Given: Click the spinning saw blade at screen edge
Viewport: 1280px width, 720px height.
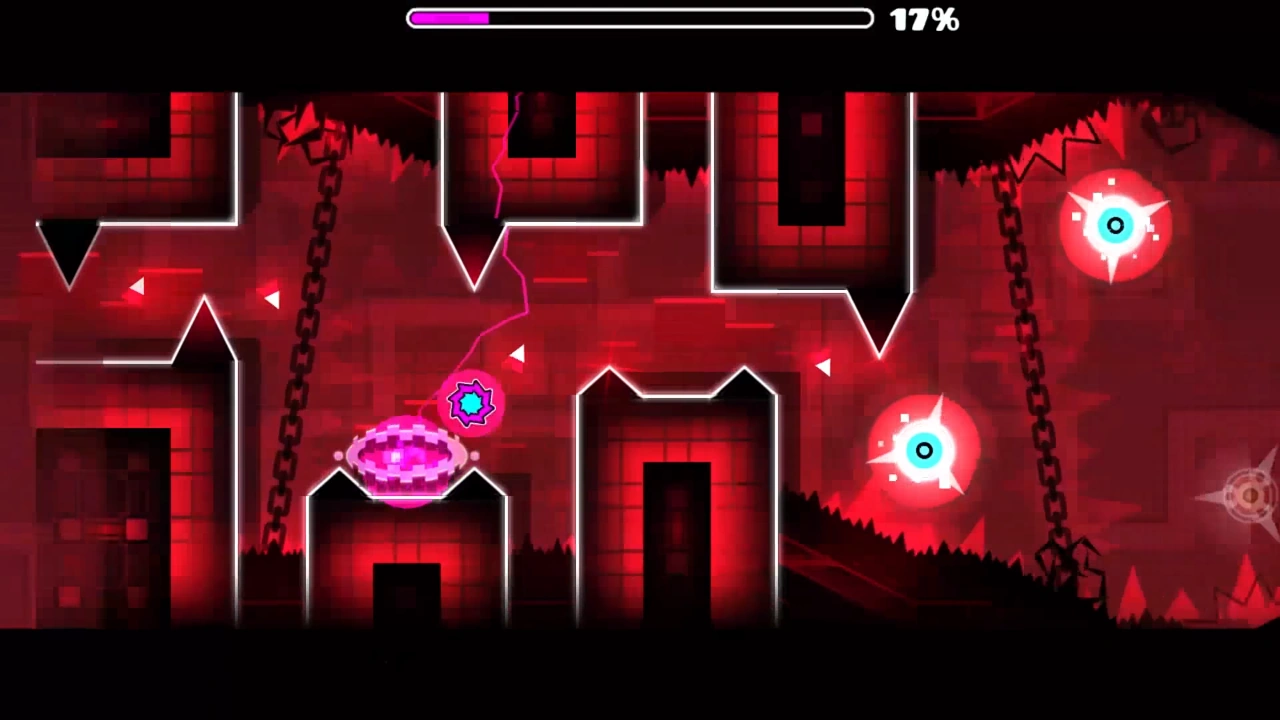Looking at the screenshot, I should coord(1248,494).
